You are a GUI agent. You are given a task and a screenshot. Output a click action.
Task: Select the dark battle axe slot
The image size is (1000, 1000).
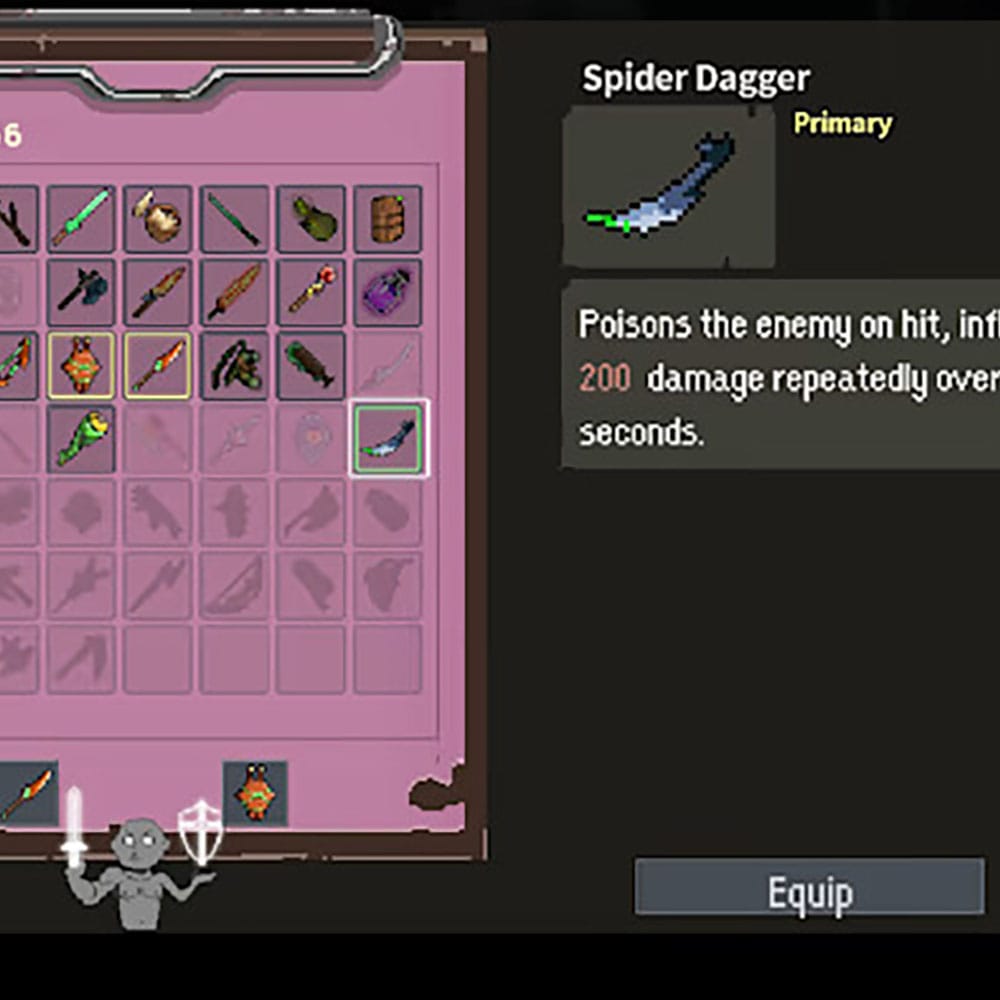coord(80,292)
